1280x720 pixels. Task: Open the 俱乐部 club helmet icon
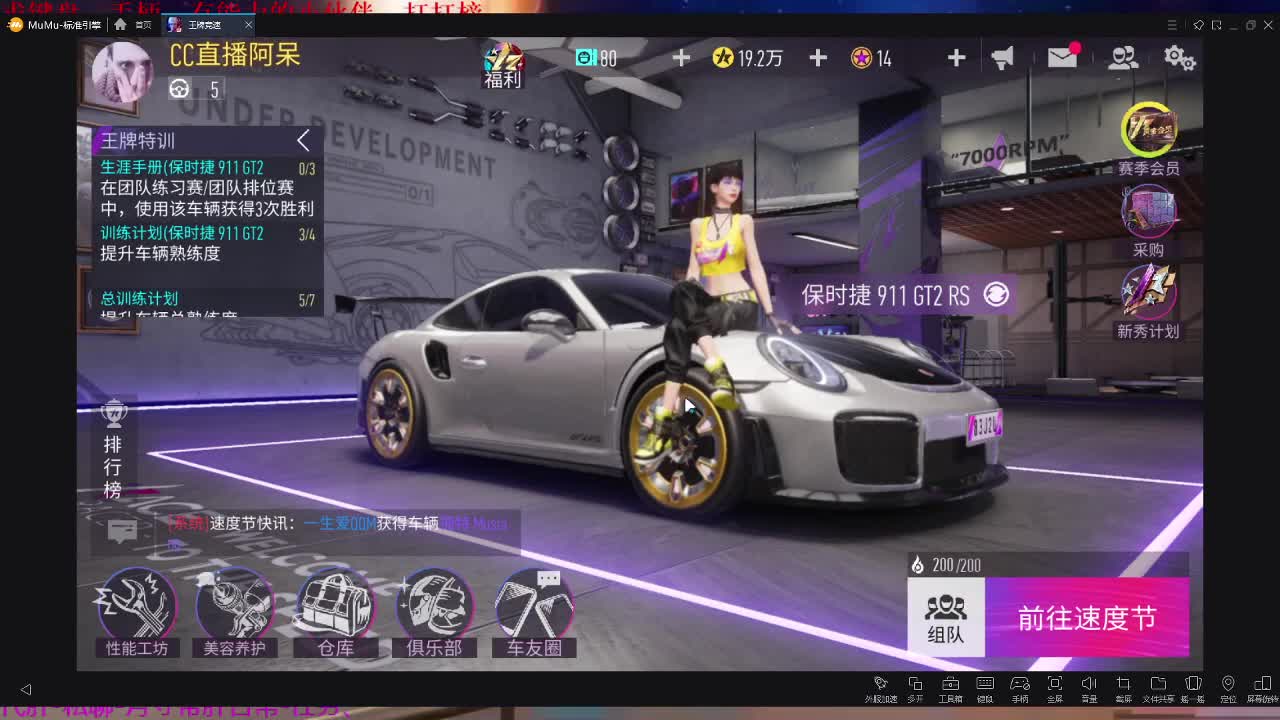point(434,605)
